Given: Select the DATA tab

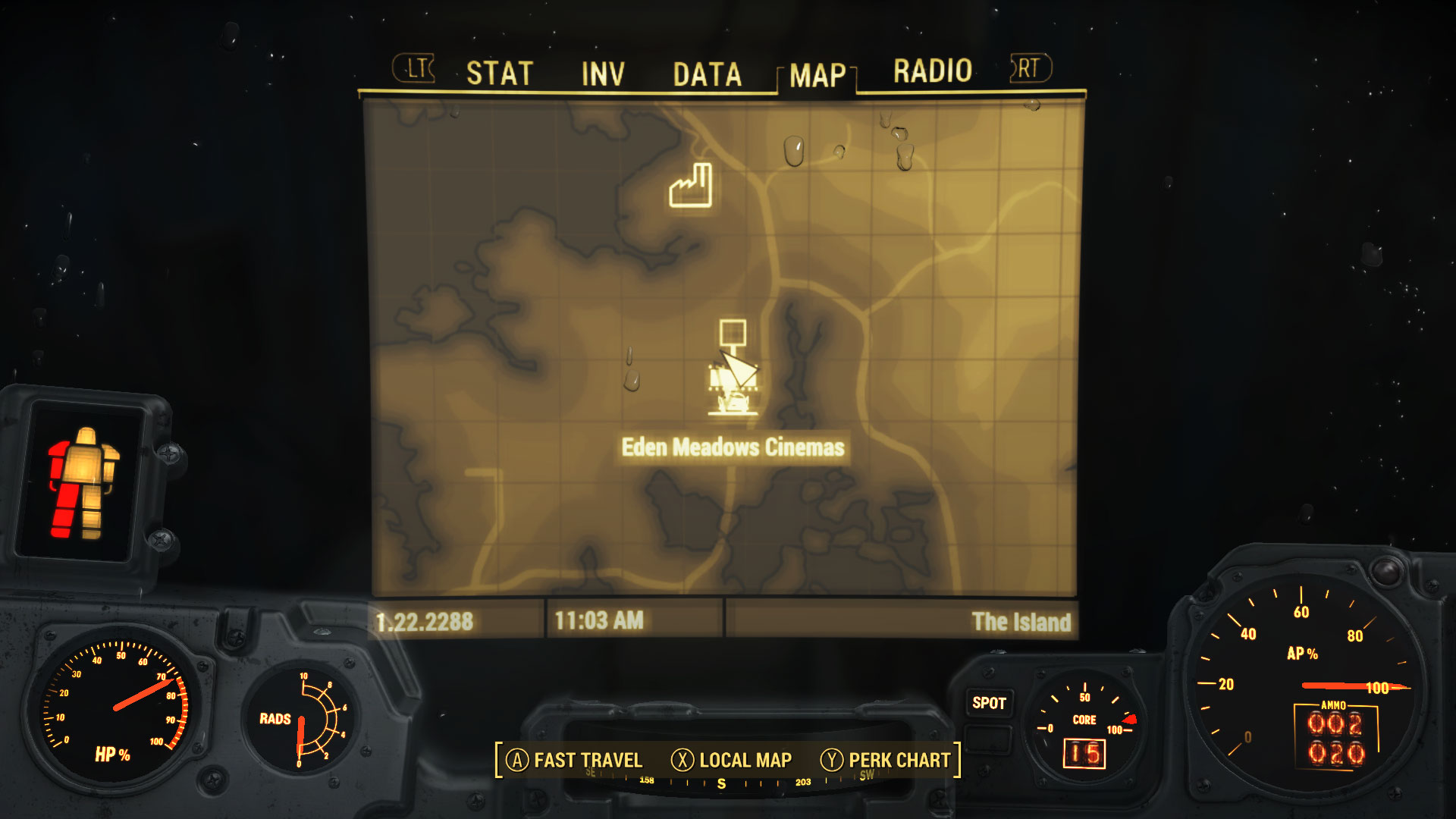Looking at the screenshot, I should coord(707,74).
